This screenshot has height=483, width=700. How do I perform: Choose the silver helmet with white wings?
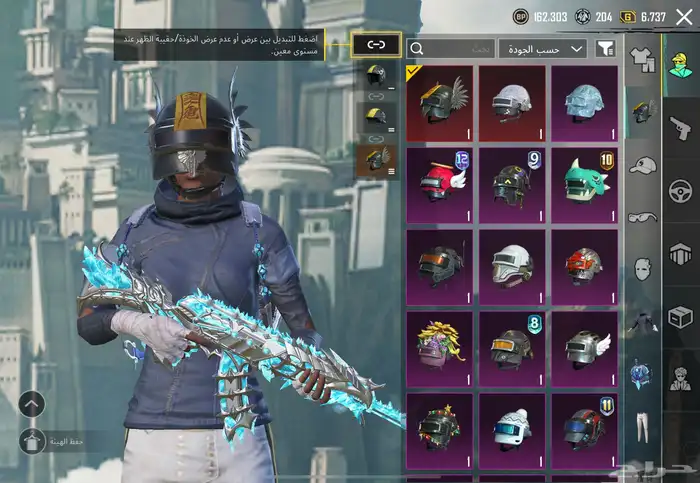[x=584, y=348]
